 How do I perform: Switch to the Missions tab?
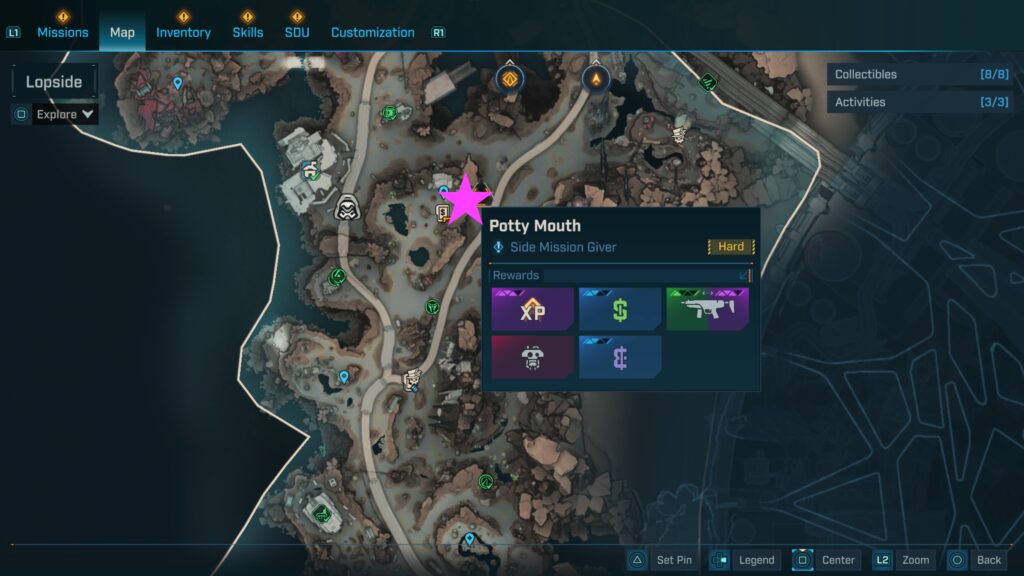click(x=63, y=32)
